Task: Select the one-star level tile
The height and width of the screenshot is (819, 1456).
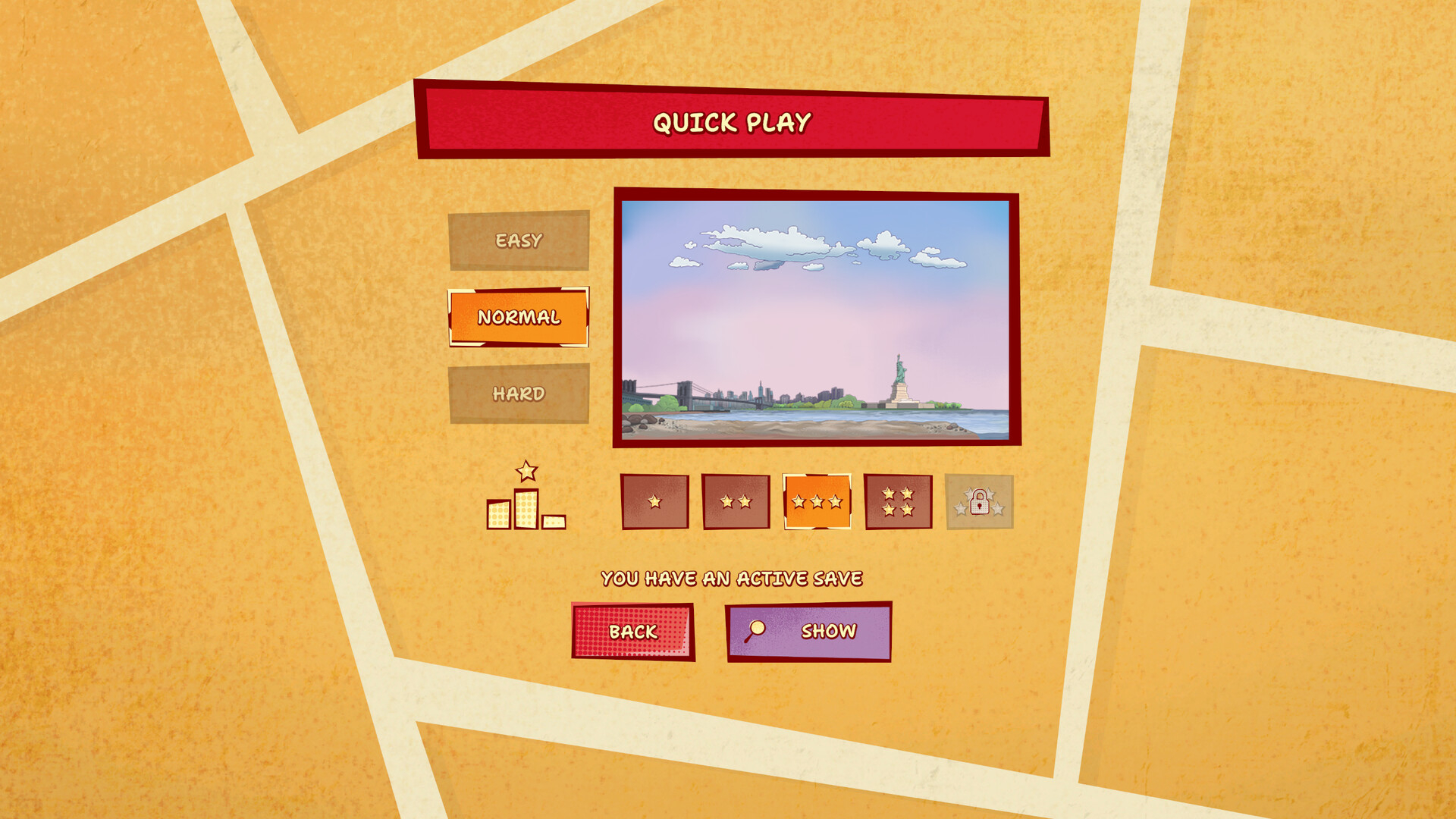Action: (x=654, y=501)
